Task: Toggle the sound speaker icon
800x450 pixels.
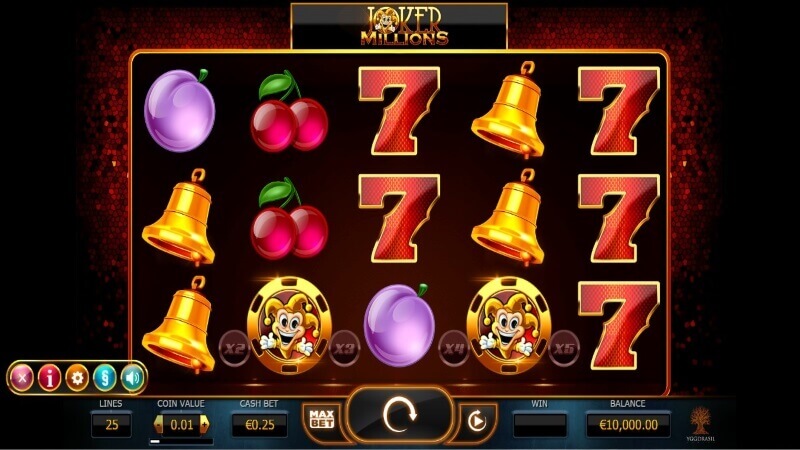Action: click(x=132, y=377)
